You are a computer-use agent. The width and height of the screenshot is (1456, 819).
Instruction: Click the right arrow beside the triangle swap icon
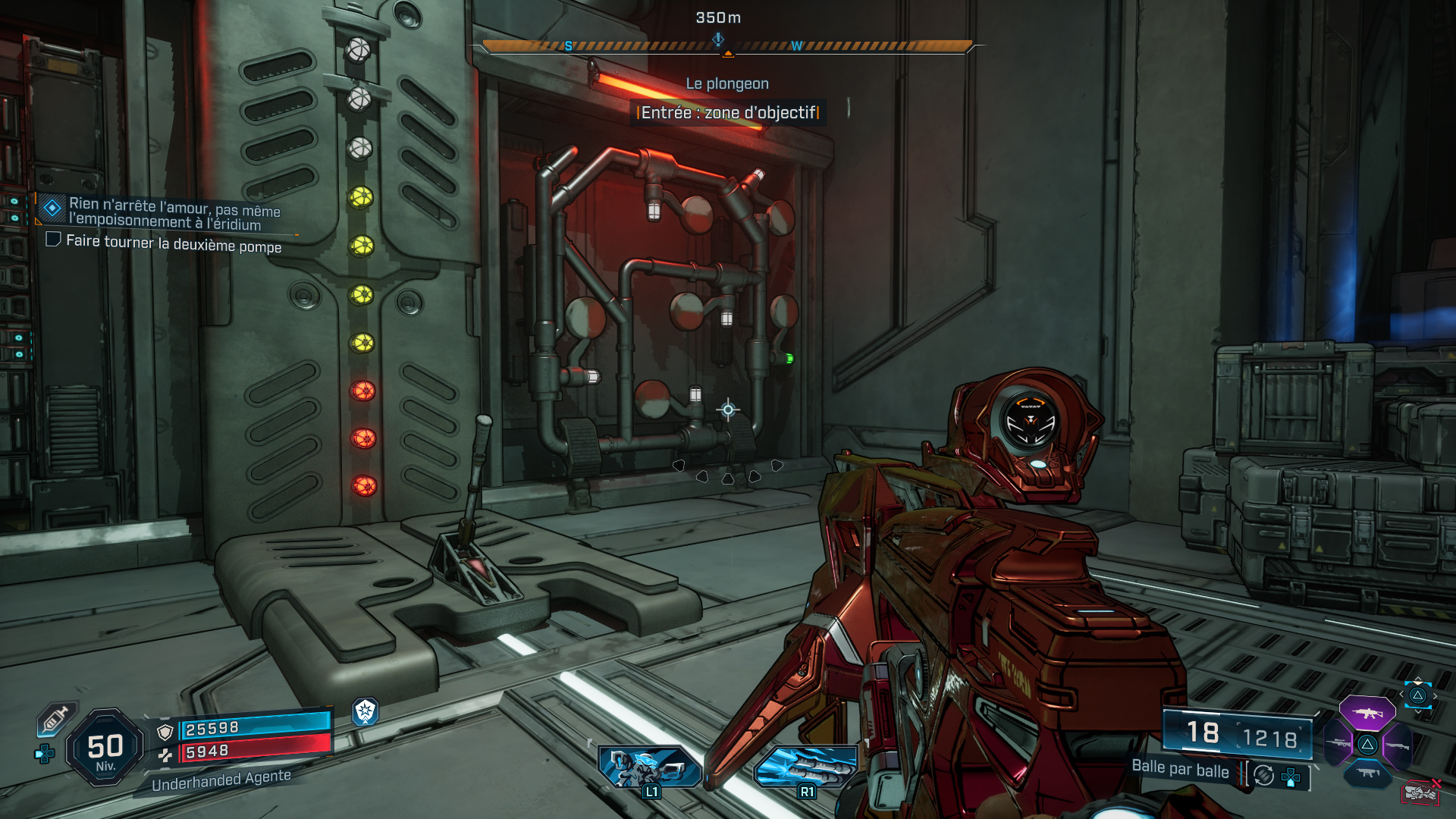point(1435,695)
